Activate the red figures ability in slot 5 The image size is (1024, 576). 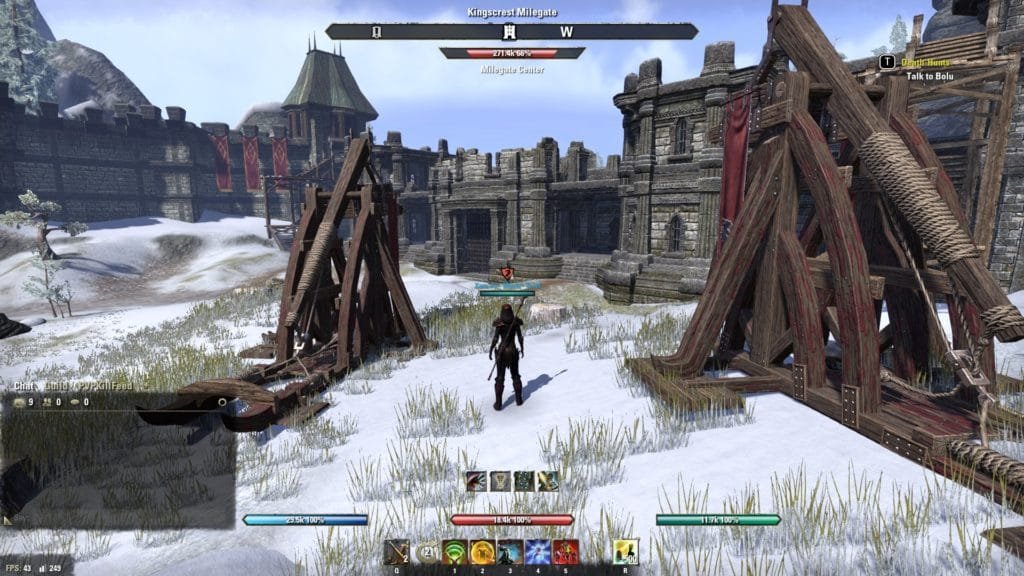(x=564, y=552)
